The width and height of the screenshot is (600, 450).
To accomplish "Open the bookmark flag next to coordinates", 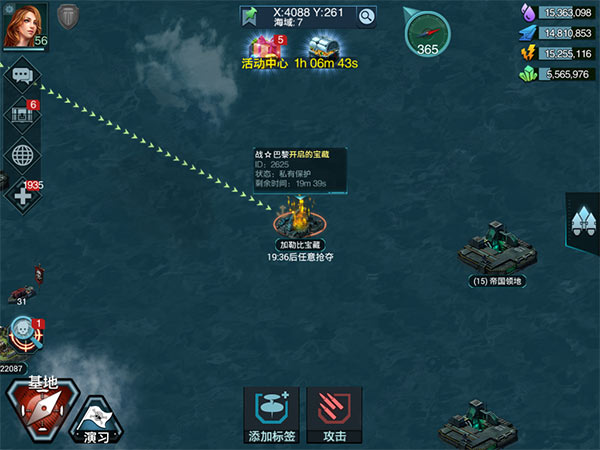I will tap(249, 16).
